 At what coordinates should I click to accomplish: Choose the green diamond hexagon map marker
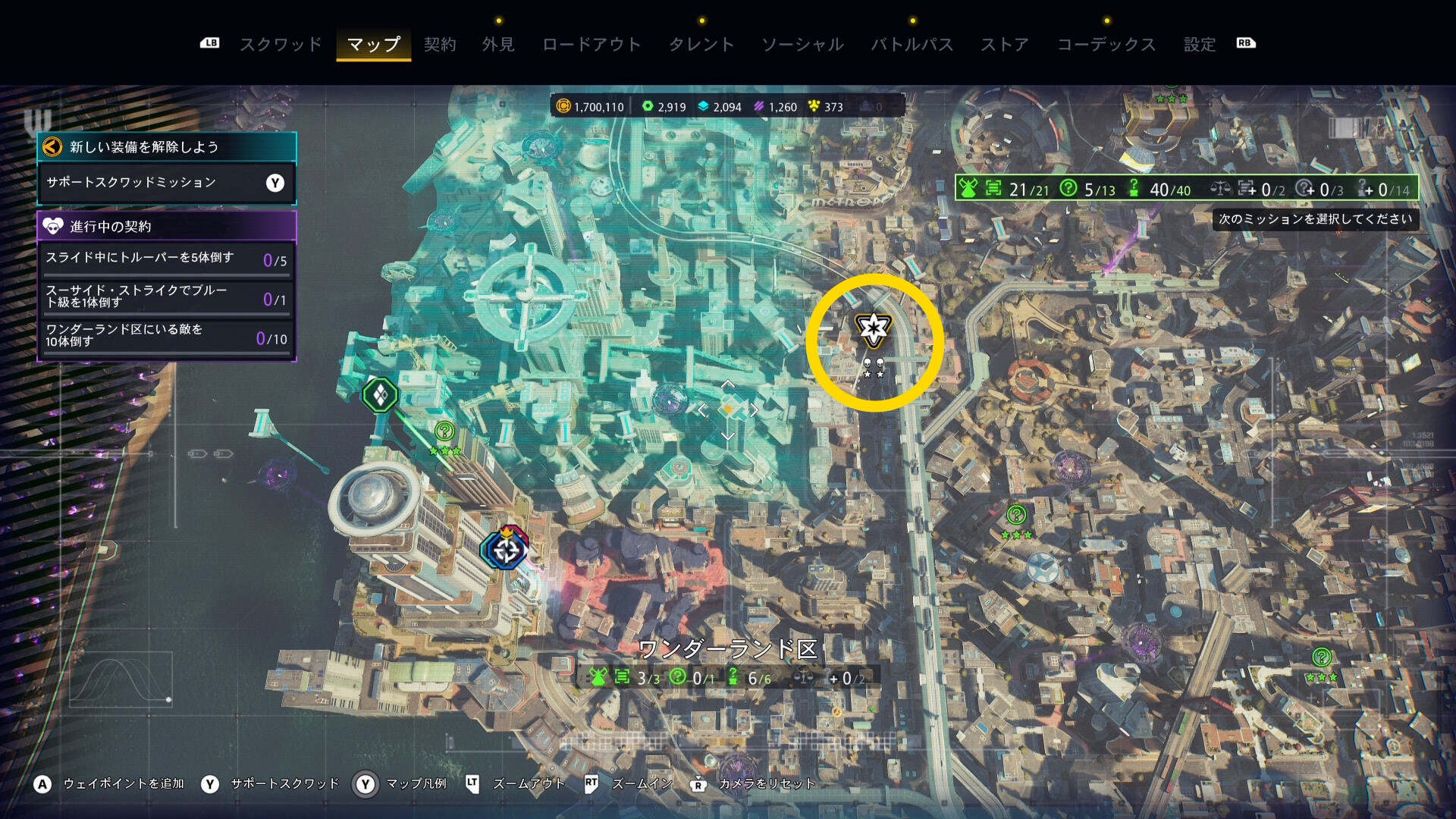coord(380,394)
